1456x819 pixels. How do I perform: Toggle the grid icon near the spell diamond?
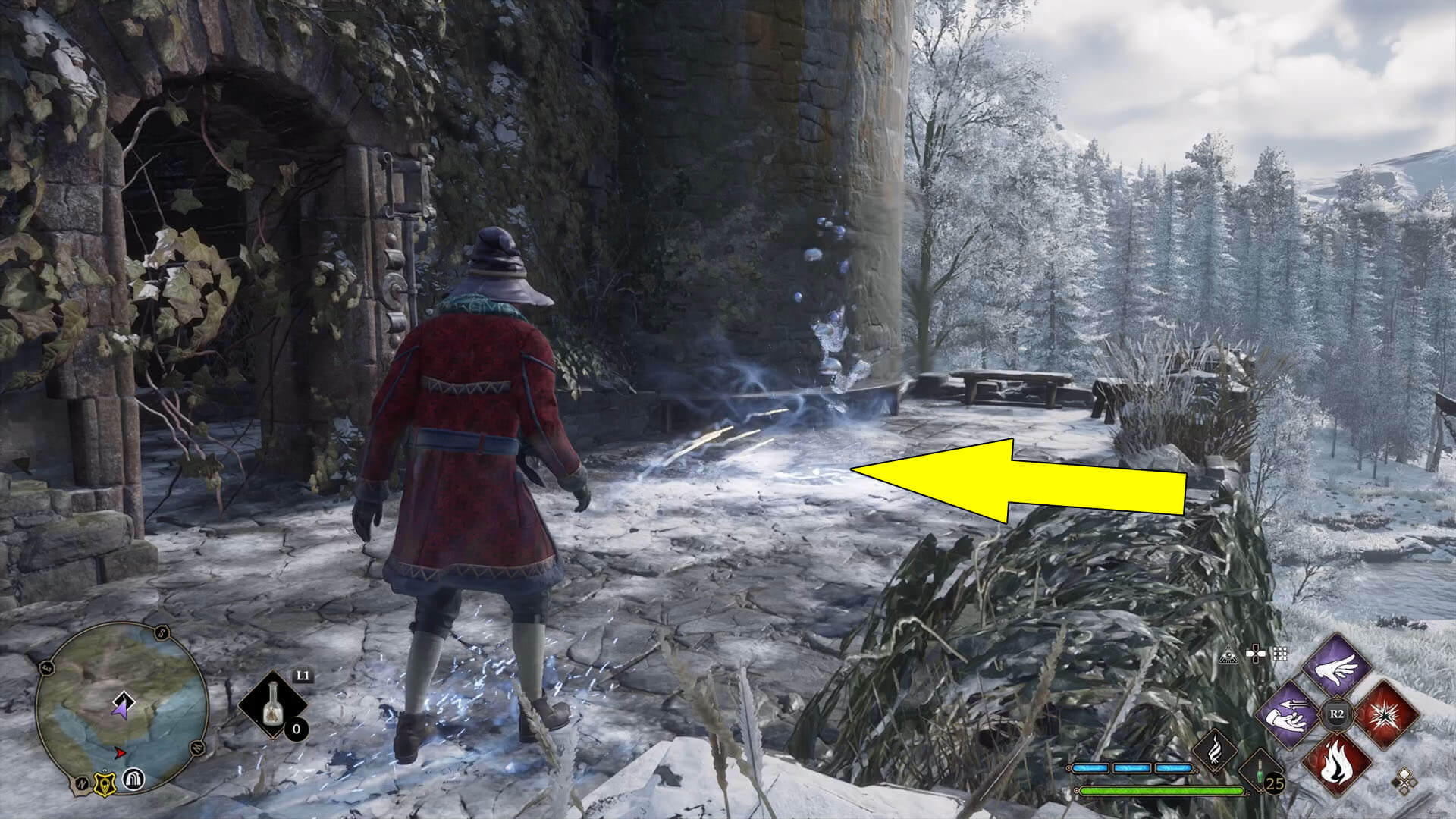[1279, 653]
